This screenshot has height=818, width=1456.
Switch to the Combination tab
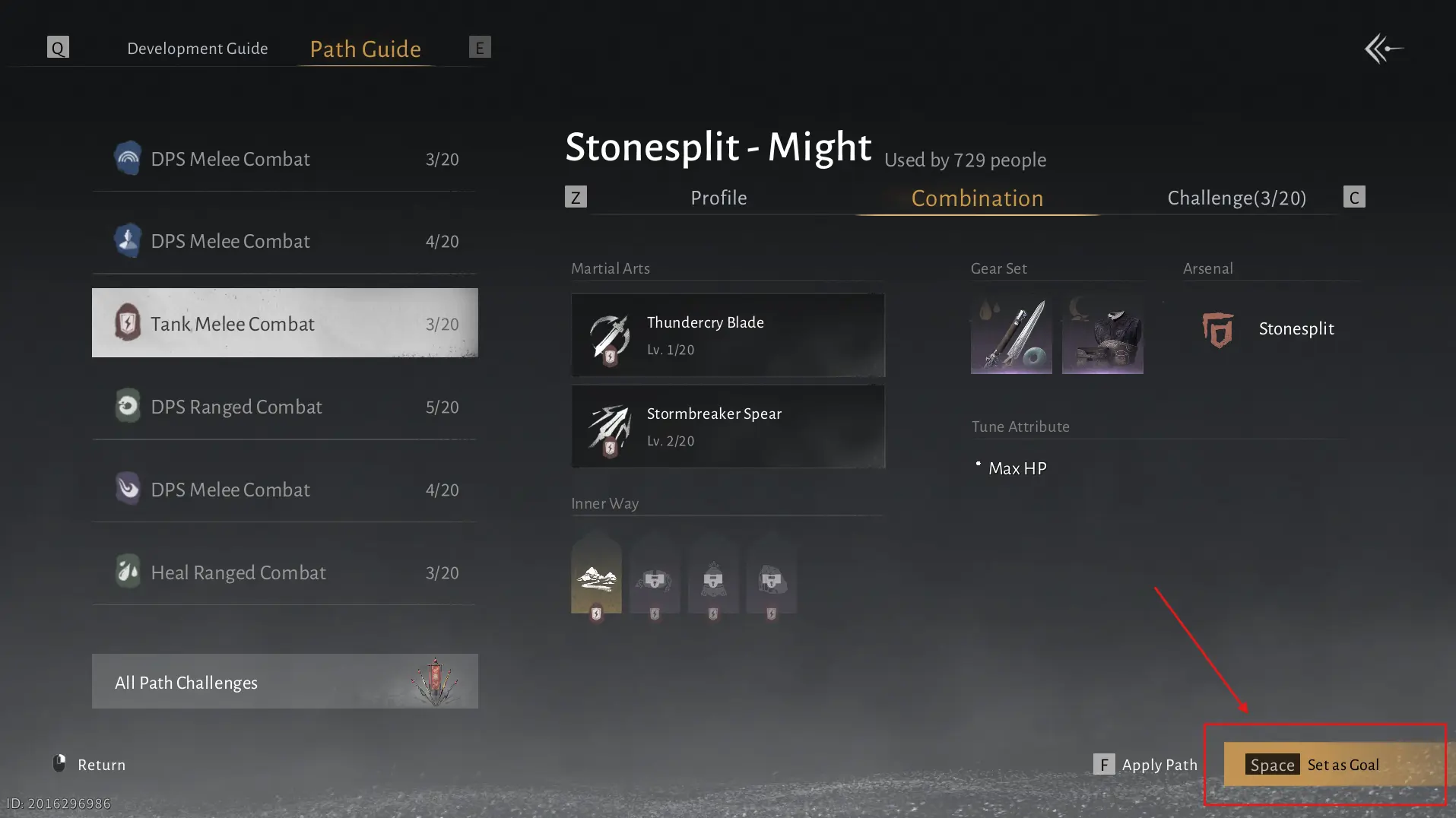point(977,198)
